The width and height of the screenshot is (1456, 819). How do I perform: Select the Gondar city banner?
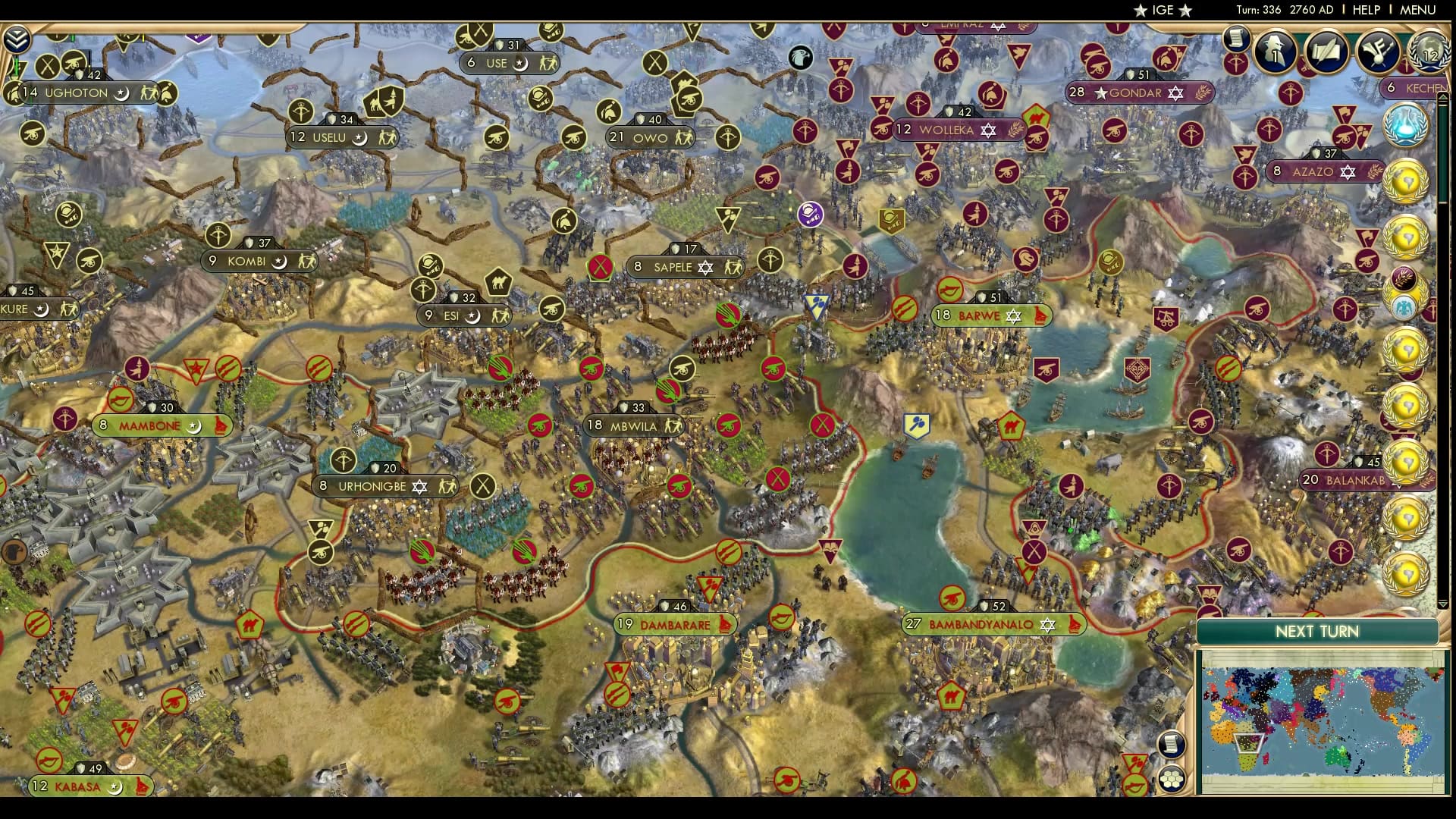[x=1134, y=93]
